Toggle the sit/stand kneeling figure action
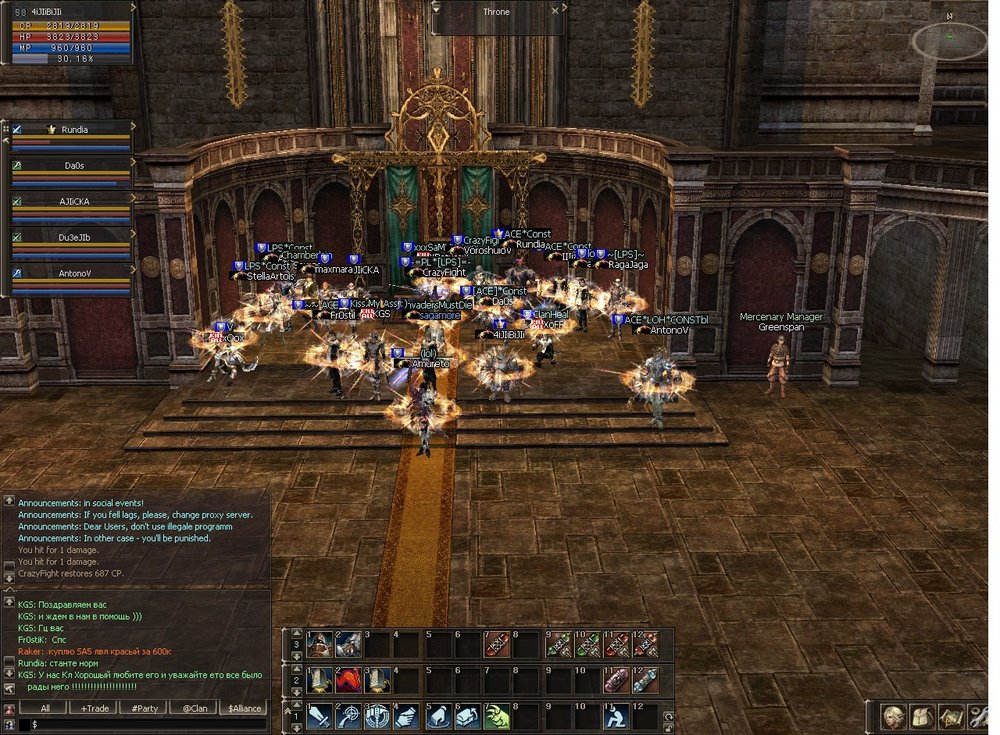The width and height of the screenshot is (1000, 735). pyautogui.click(x=617, y=717)
